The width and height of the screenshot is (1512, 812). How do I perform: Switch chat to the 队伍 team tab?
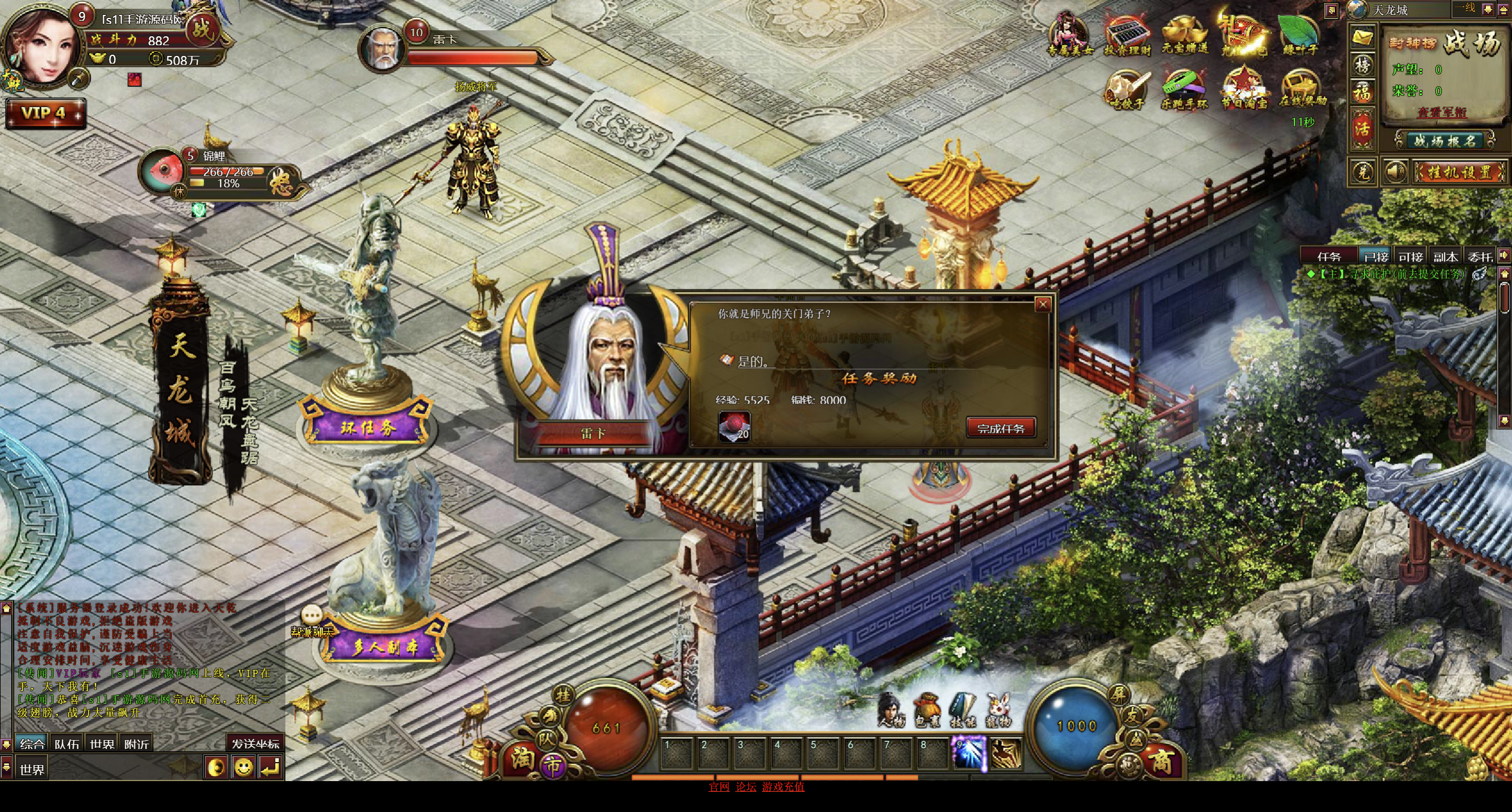click(67, 744)
